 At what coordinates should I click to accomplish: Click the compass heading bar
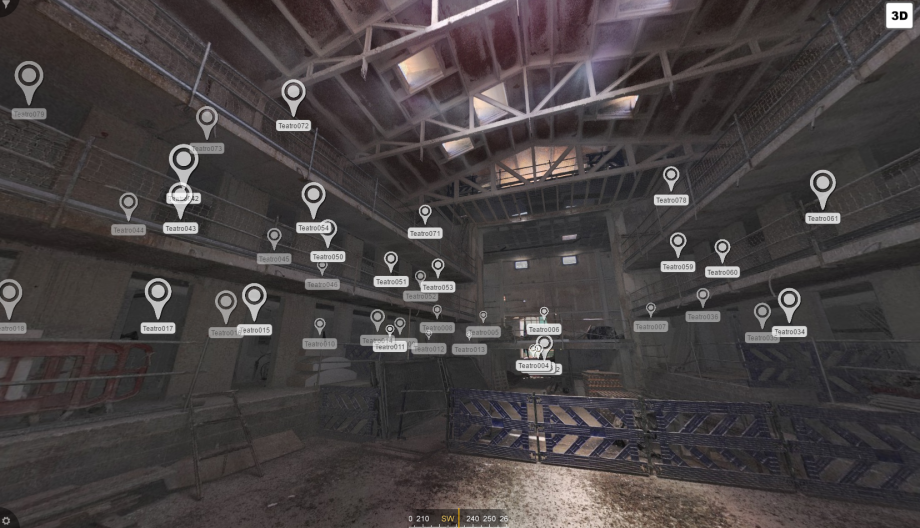pyautogui.click(x=459, y=519)
